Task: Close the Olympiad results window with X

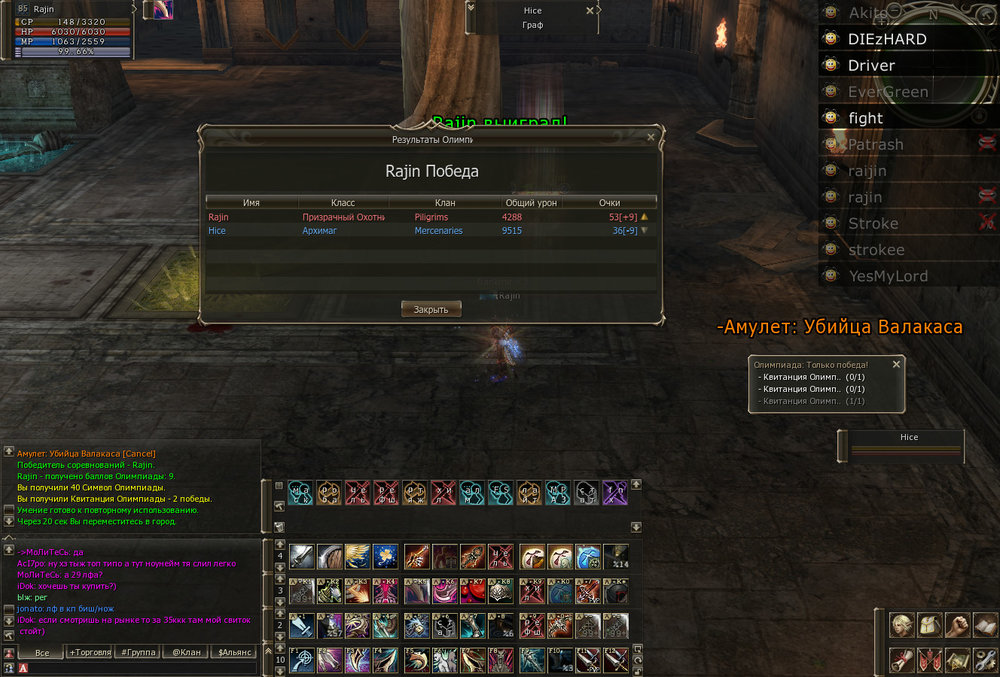Action: tap(651, 137)
